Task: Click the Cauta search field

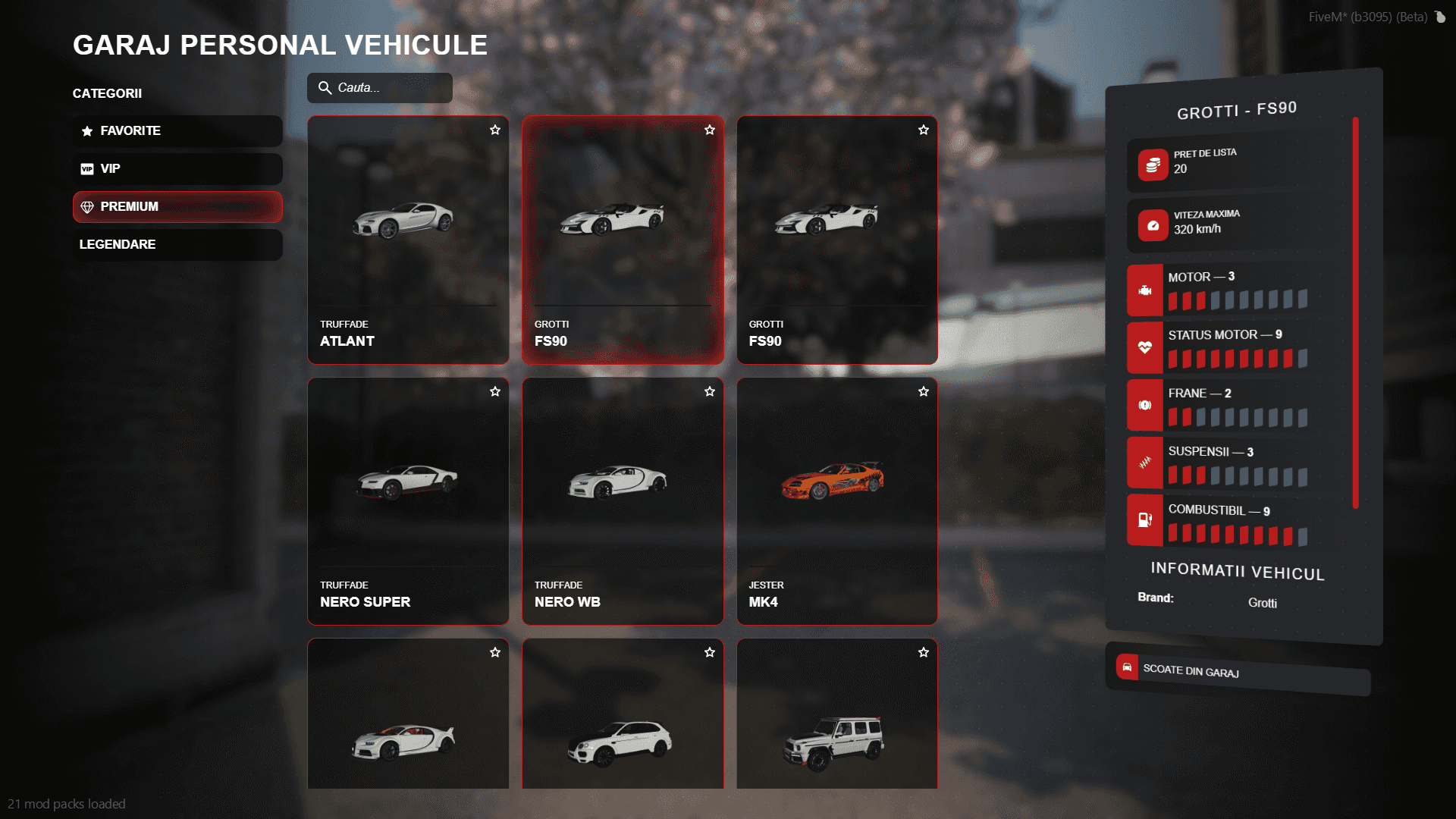Action: [380, 88]
